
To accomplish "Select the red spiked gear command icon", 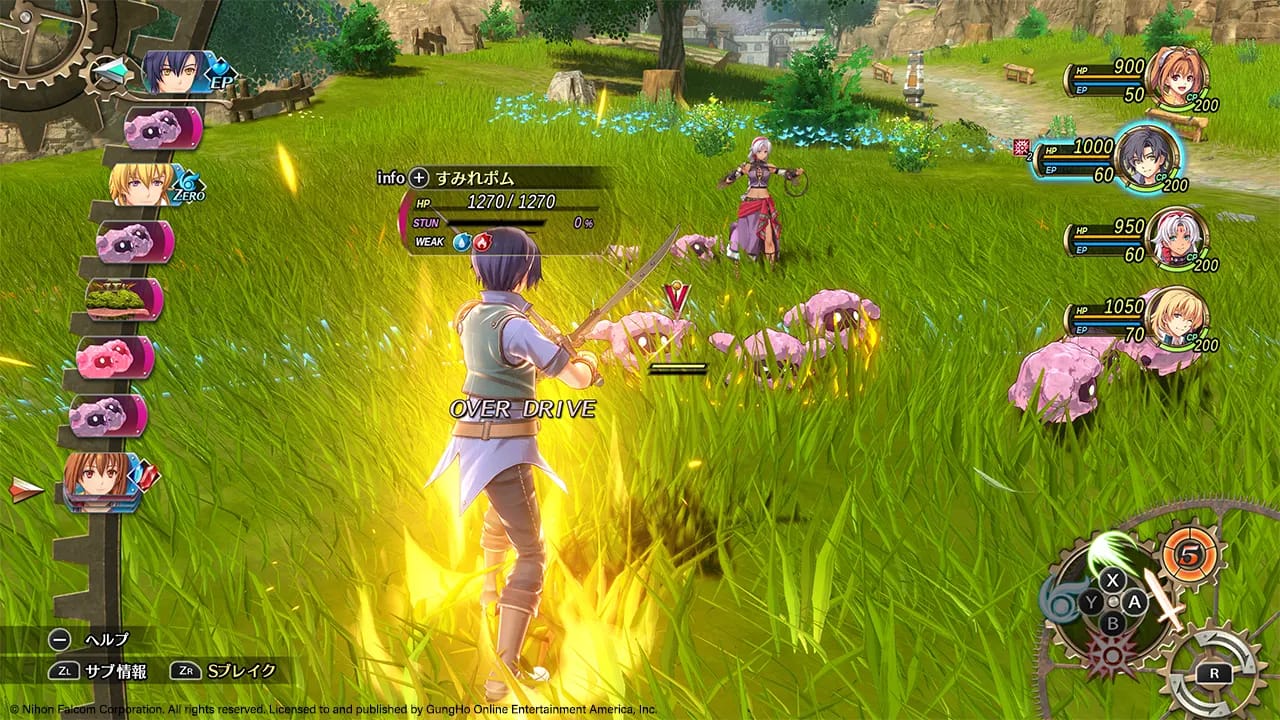I will [x=1112, y=657].
